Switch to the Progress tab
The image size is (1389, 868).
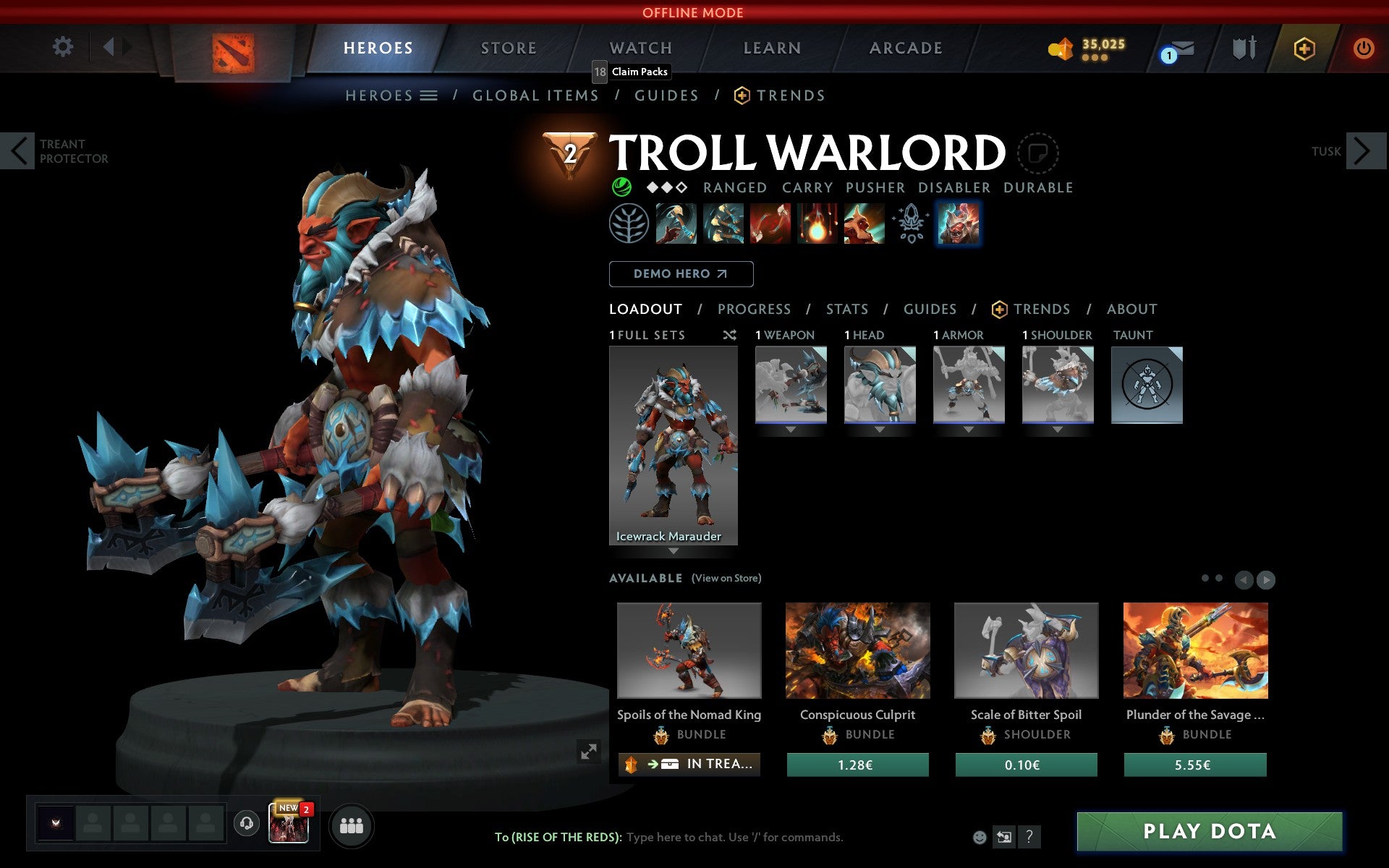(754, 309)
